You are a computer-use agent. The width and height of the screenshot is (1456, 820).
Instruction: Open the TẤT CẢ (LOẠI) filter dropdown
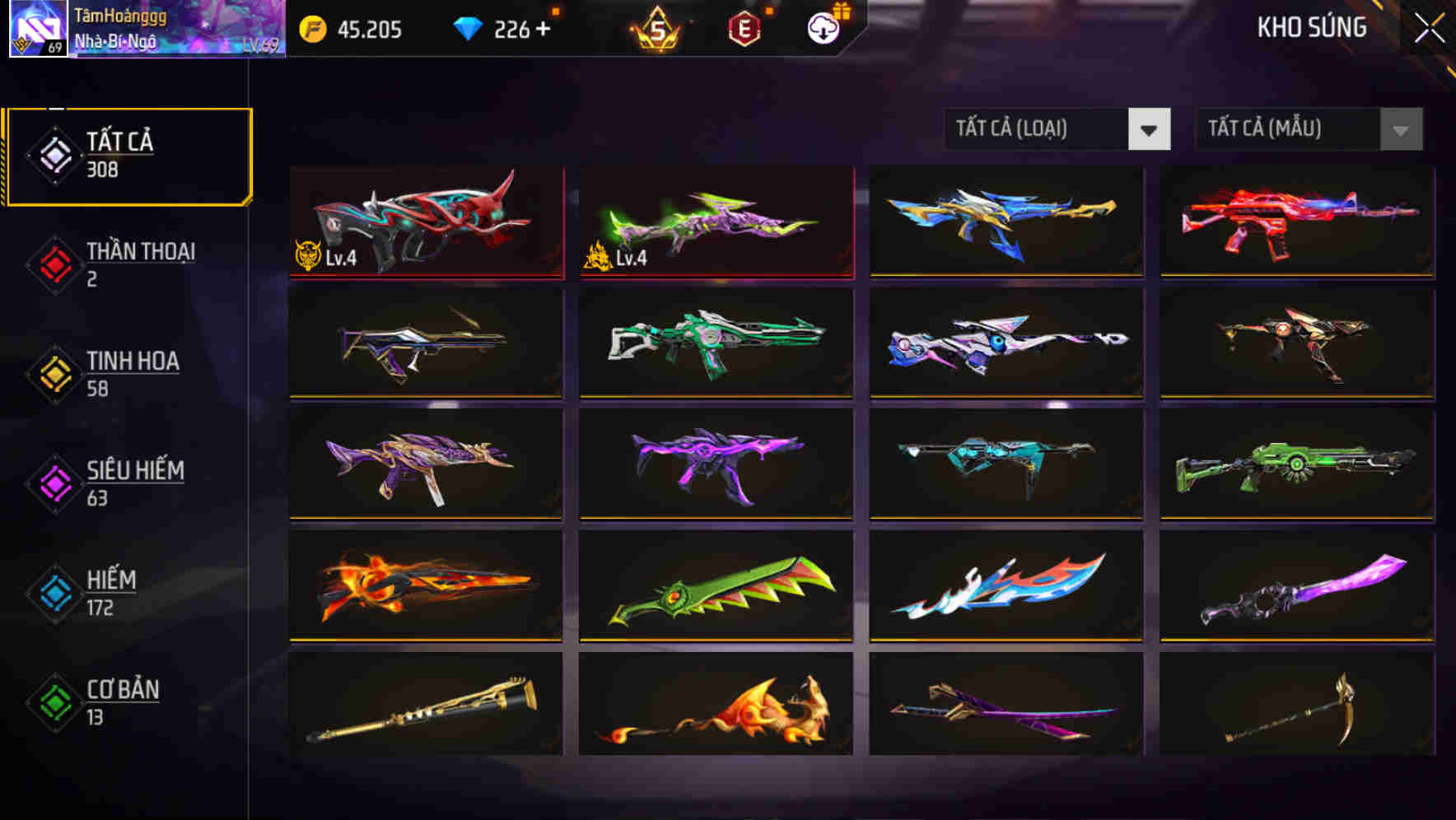1057,129
